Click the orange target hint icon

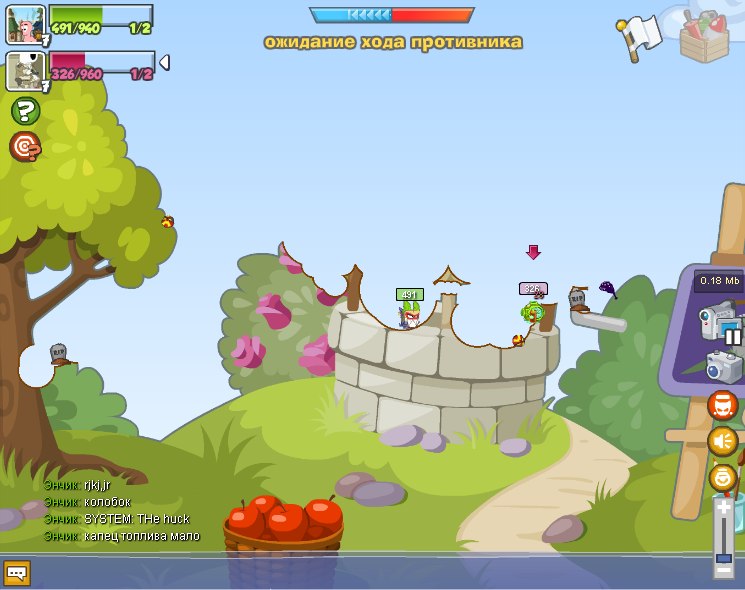point(25,147)
